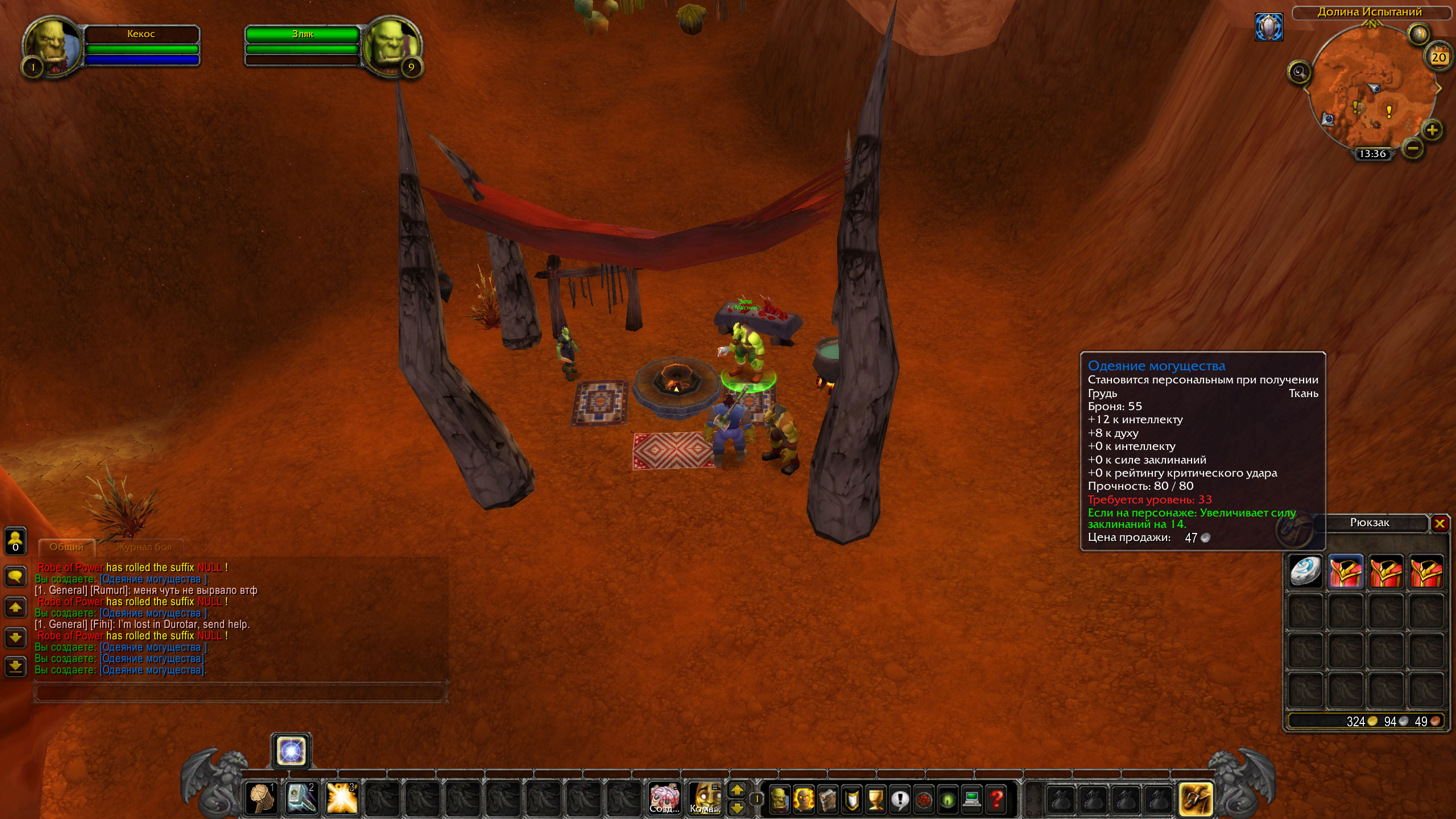The width and height of the screenshot is (1456, 819).
Task: Jump chat to the bottom
Action: click(15, 666)
